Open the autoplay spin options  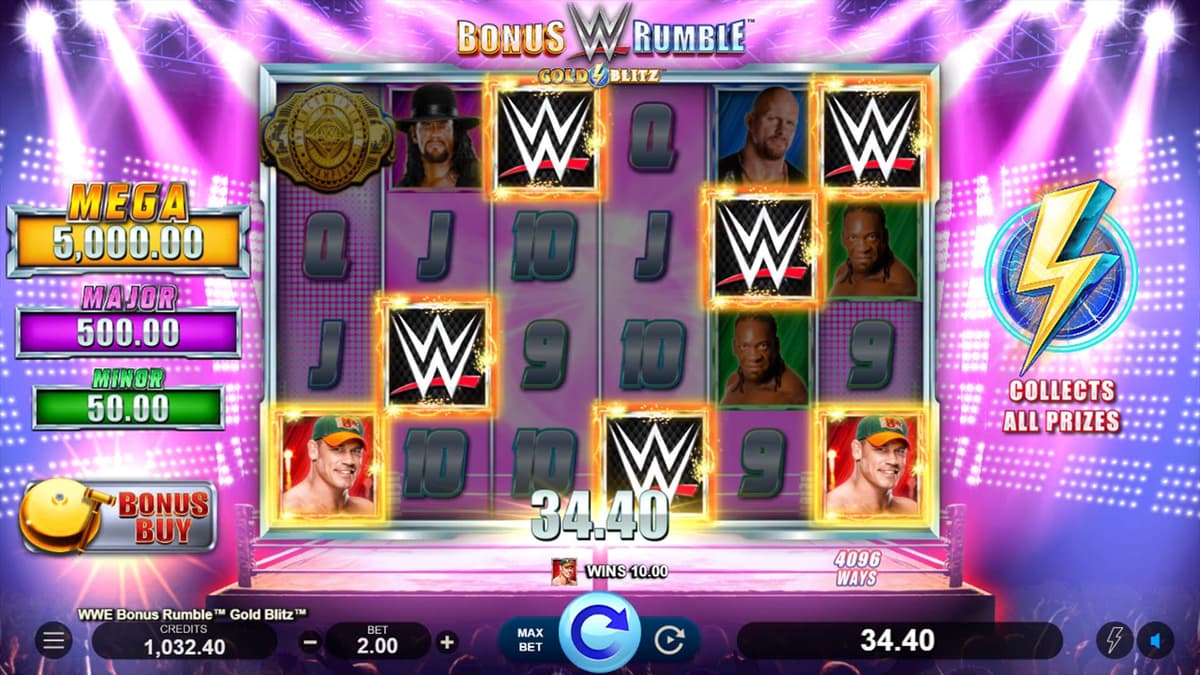[668, 640]
